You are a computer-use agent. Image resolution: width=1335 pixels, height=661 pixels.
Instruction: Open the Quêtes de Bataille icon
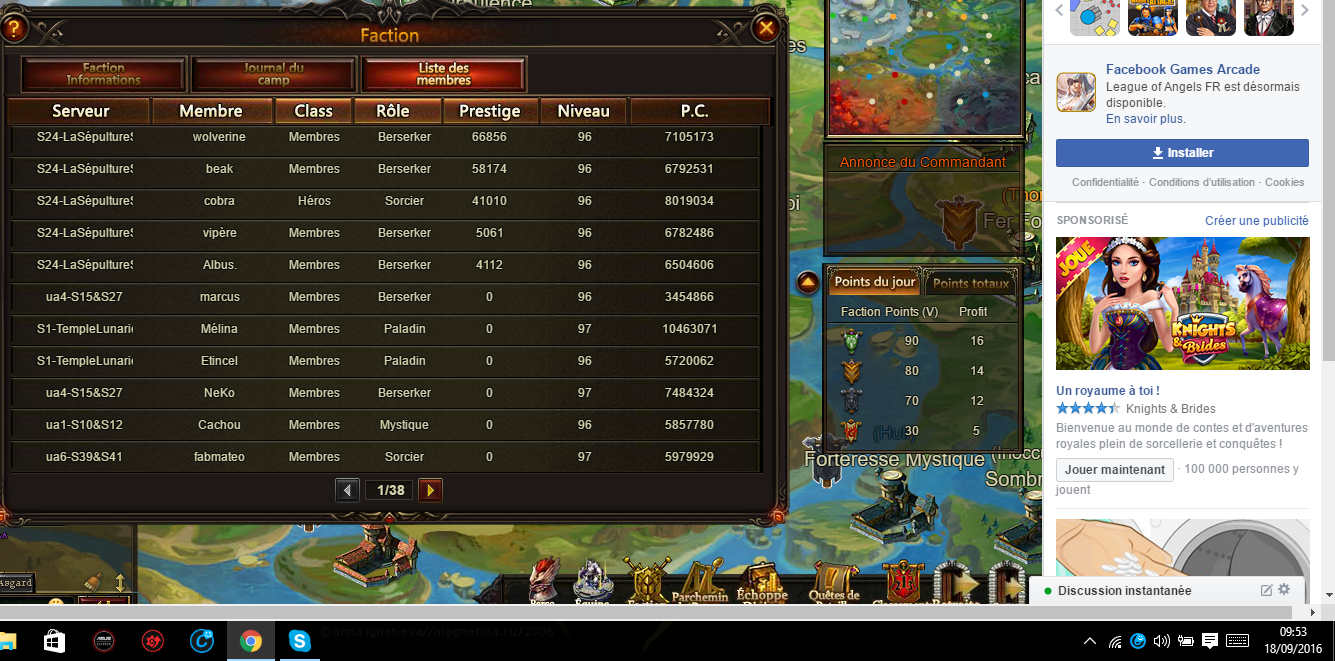(x=834, y=580)
